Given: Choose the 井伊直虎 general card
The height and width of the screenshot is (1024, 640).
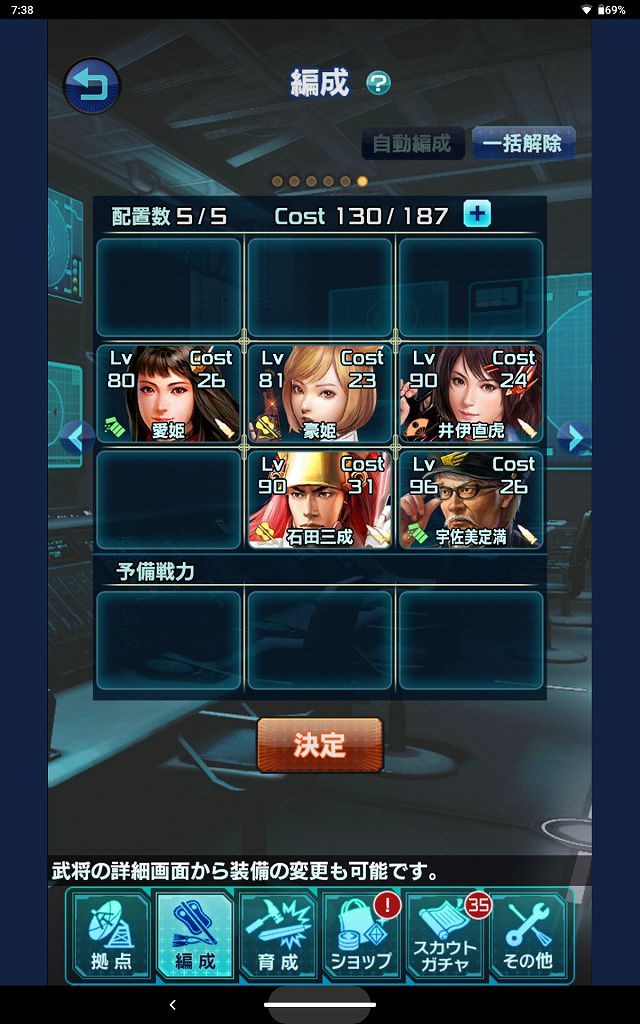Looking at the screenshot, I should 470,394.
